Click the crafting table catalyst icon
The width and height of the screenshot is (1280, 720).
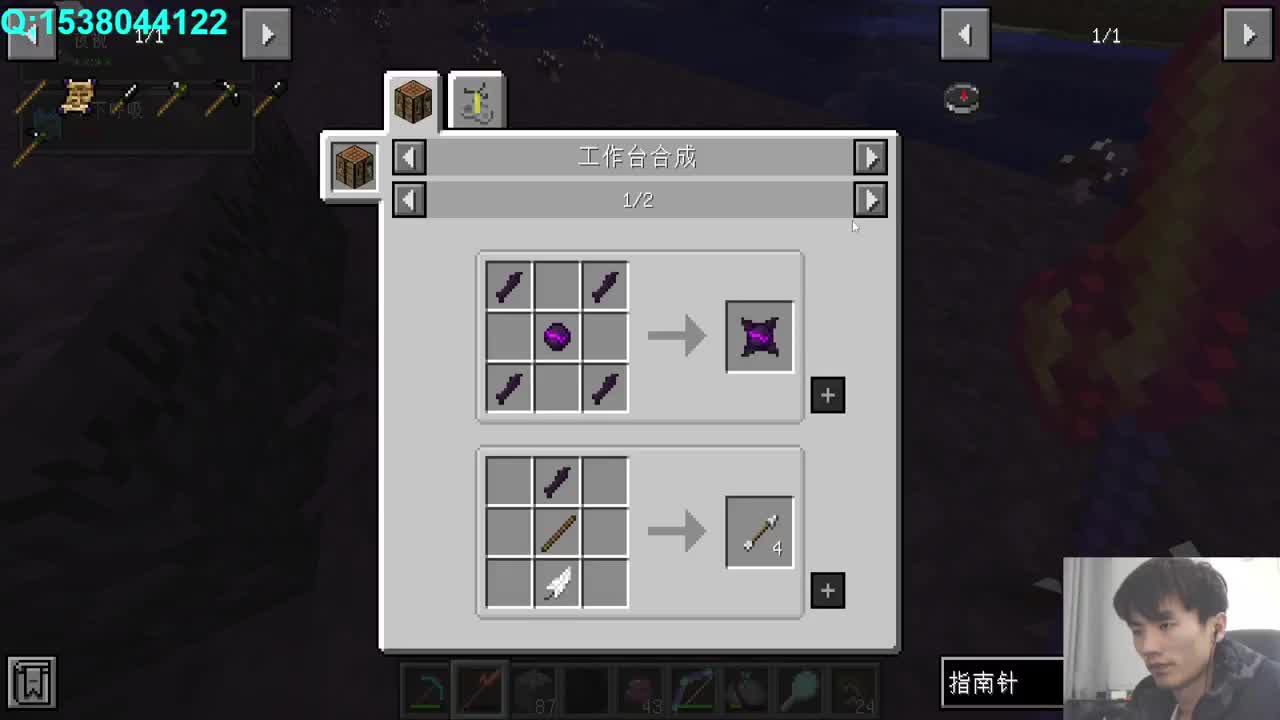(x=352, y=166)
